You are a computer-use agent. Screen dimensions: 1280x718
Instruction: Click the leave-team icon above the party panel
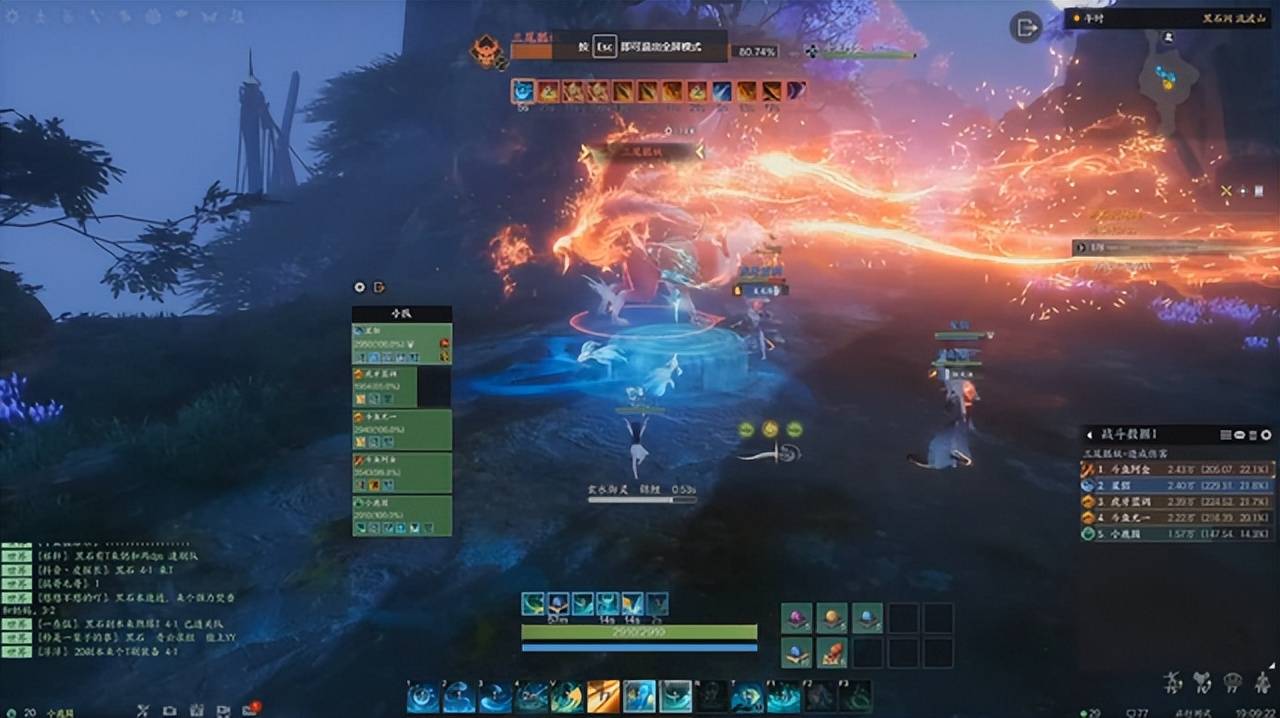pos(380,287)
